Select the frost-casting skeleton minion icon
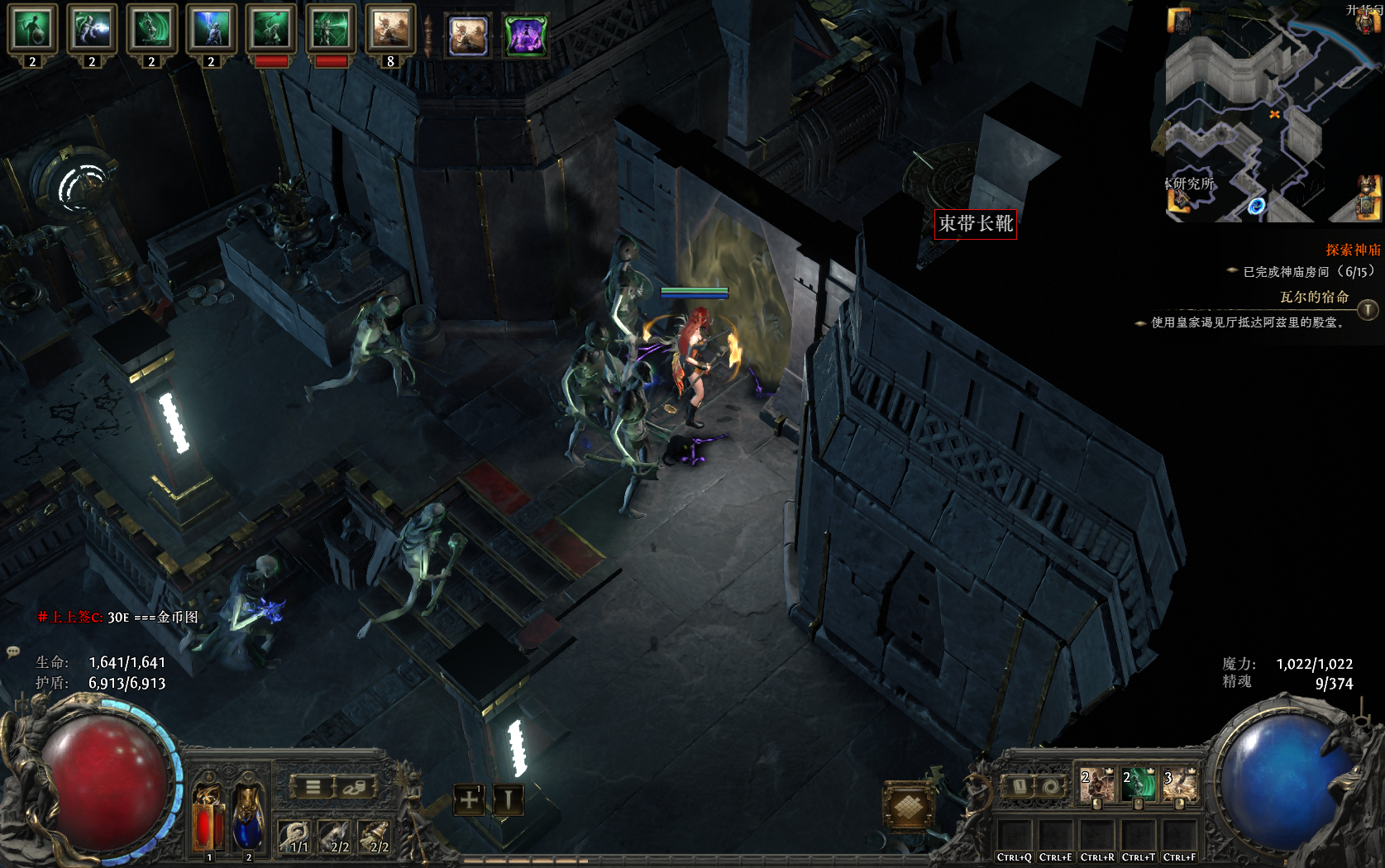 tap(92, 30)
